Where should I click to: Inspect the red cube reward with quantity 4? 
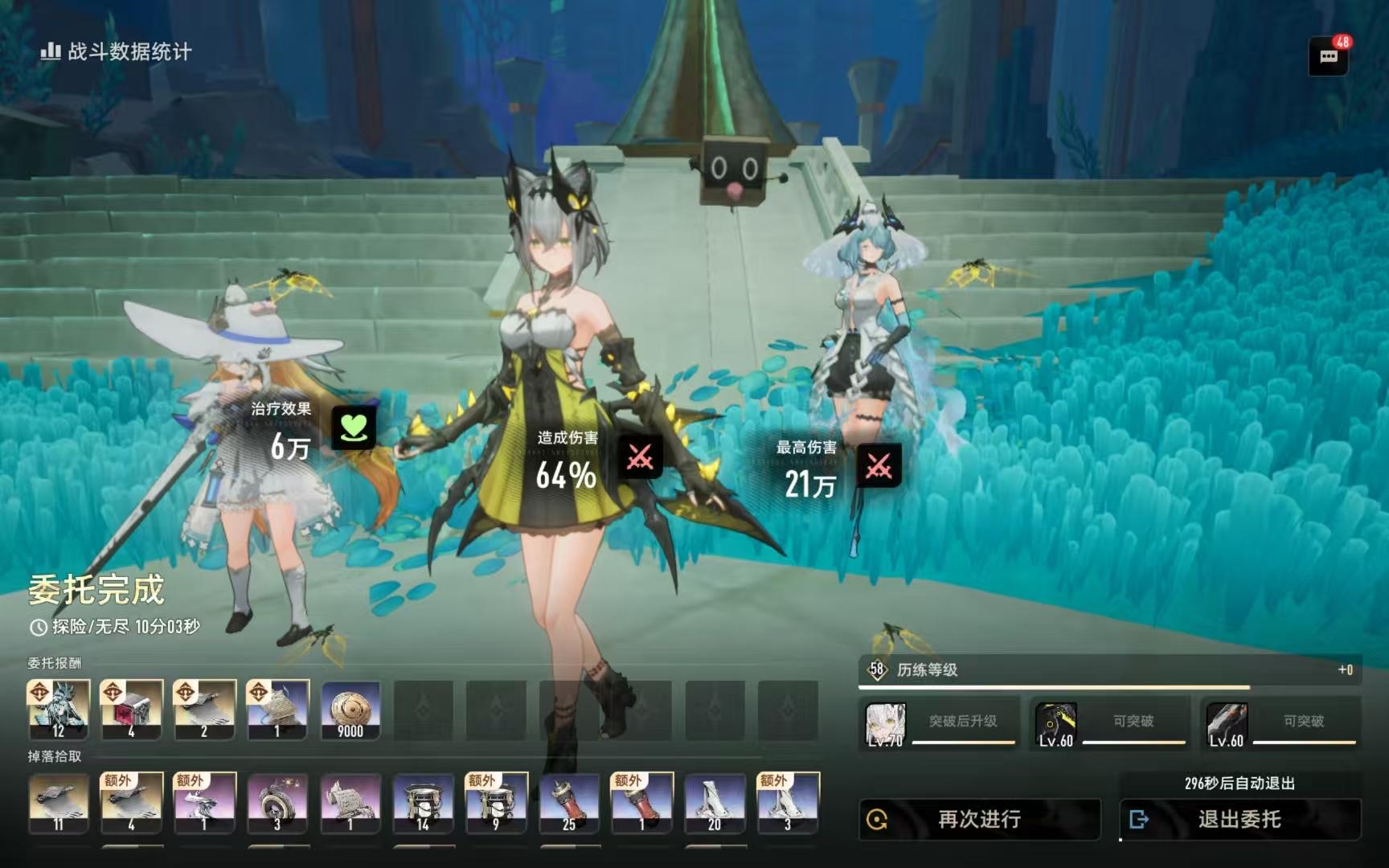pos(131,710)
